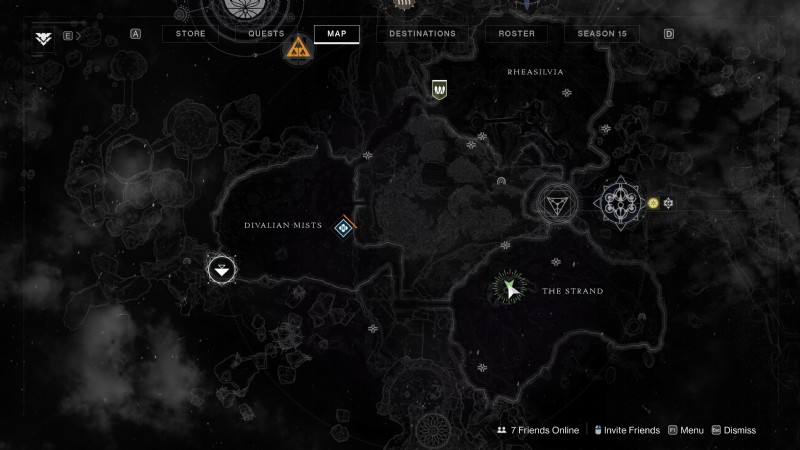
Task: Click Invite Friends
Action: coord(625,430)
